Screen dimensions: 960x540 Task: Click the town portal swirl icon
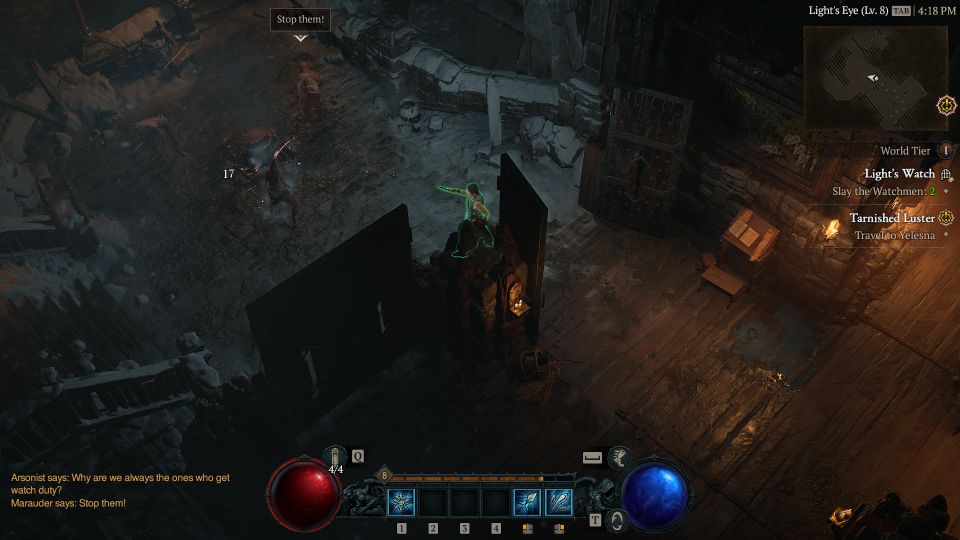tap(618, 519)
